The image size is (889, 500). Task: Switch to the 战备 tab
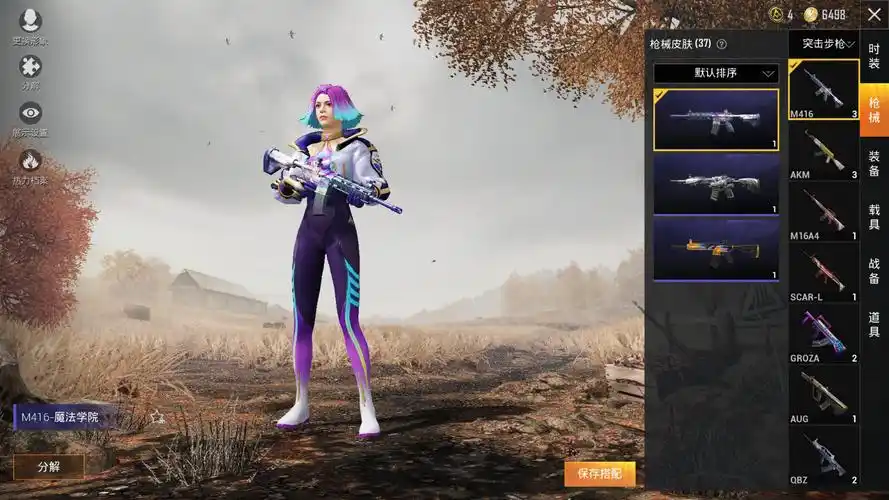pyautogui.click(x=874, y=272)
